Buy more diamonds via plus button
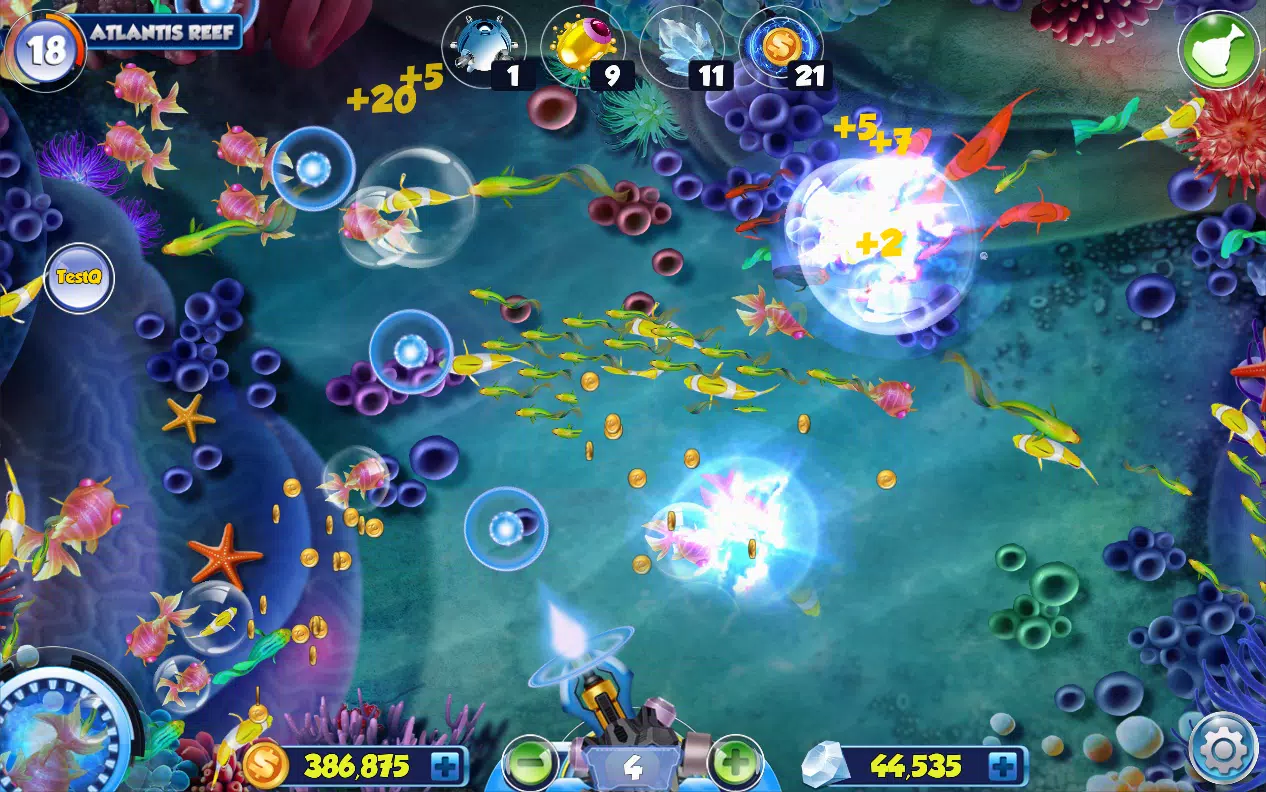Screen dimensions: 1266x792 [x=1003, y=767]
